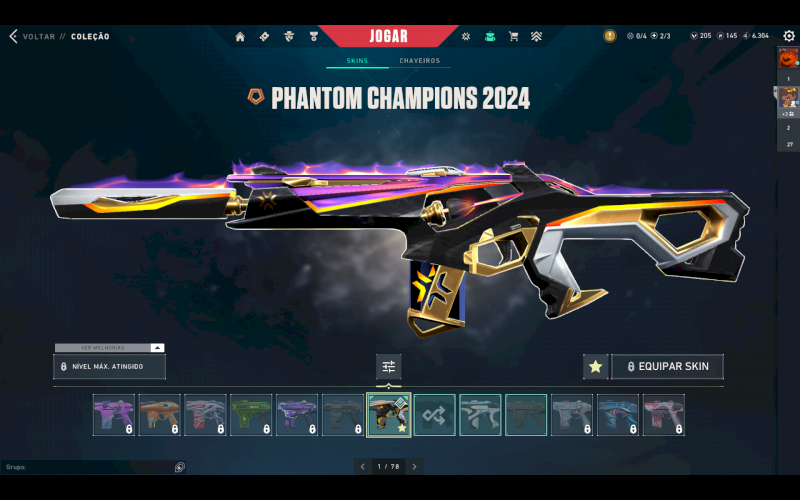Open the orange player avatar in sidebar
This screenshot has height=500, width=800.
tap(788, 58)
